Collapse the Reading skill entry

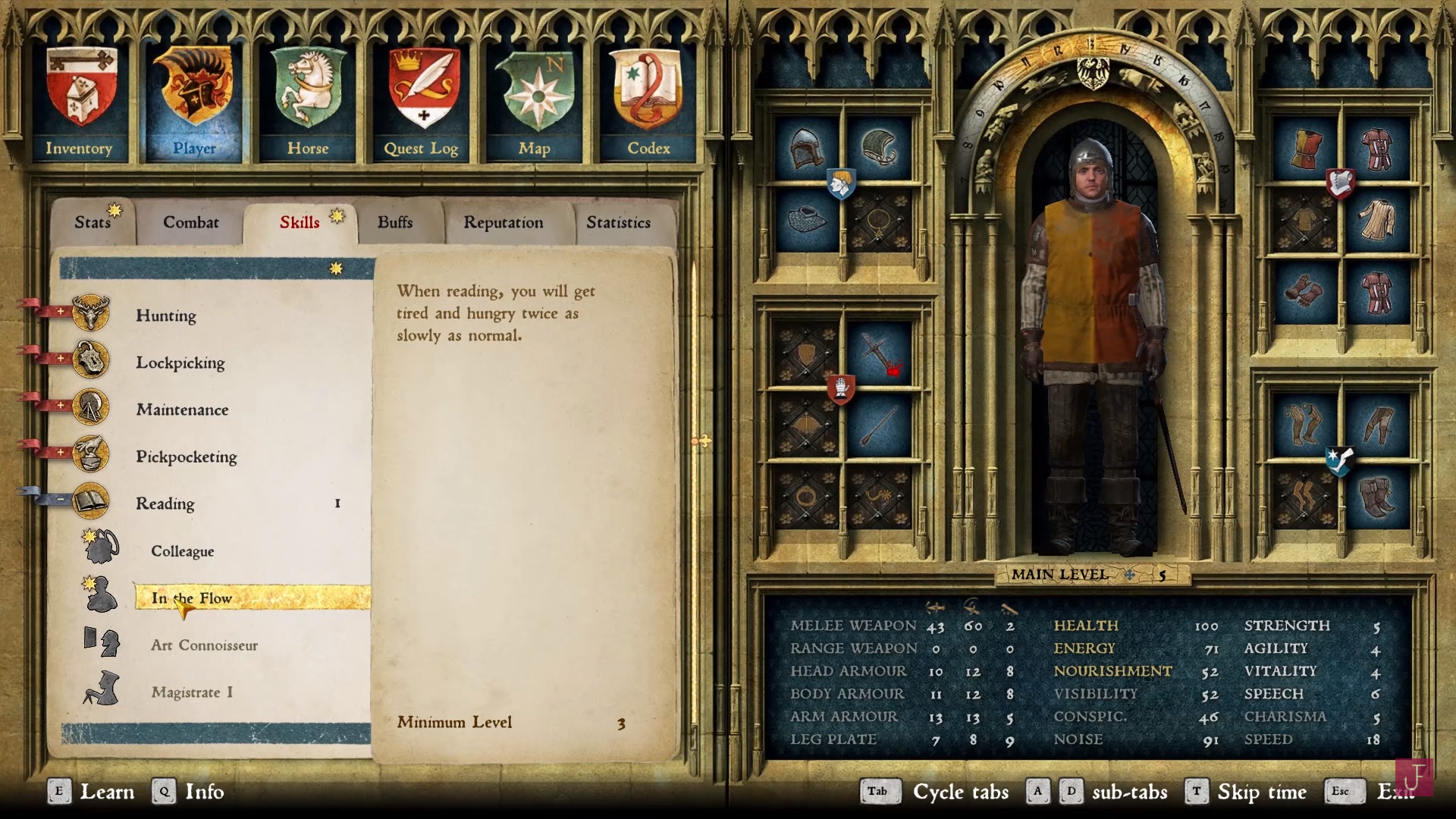[165, 504]
